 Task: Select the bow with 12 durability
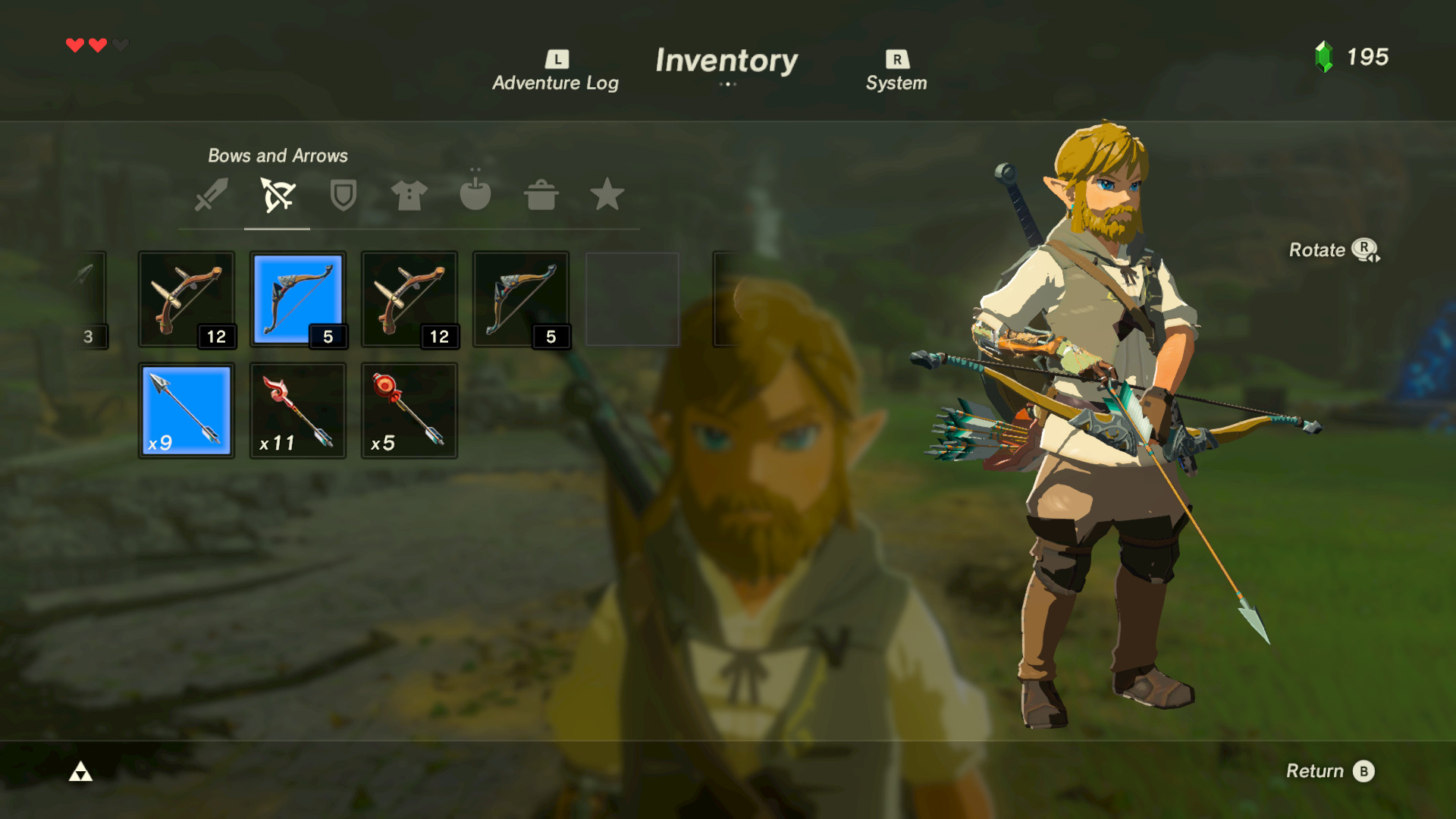(186, 299)
